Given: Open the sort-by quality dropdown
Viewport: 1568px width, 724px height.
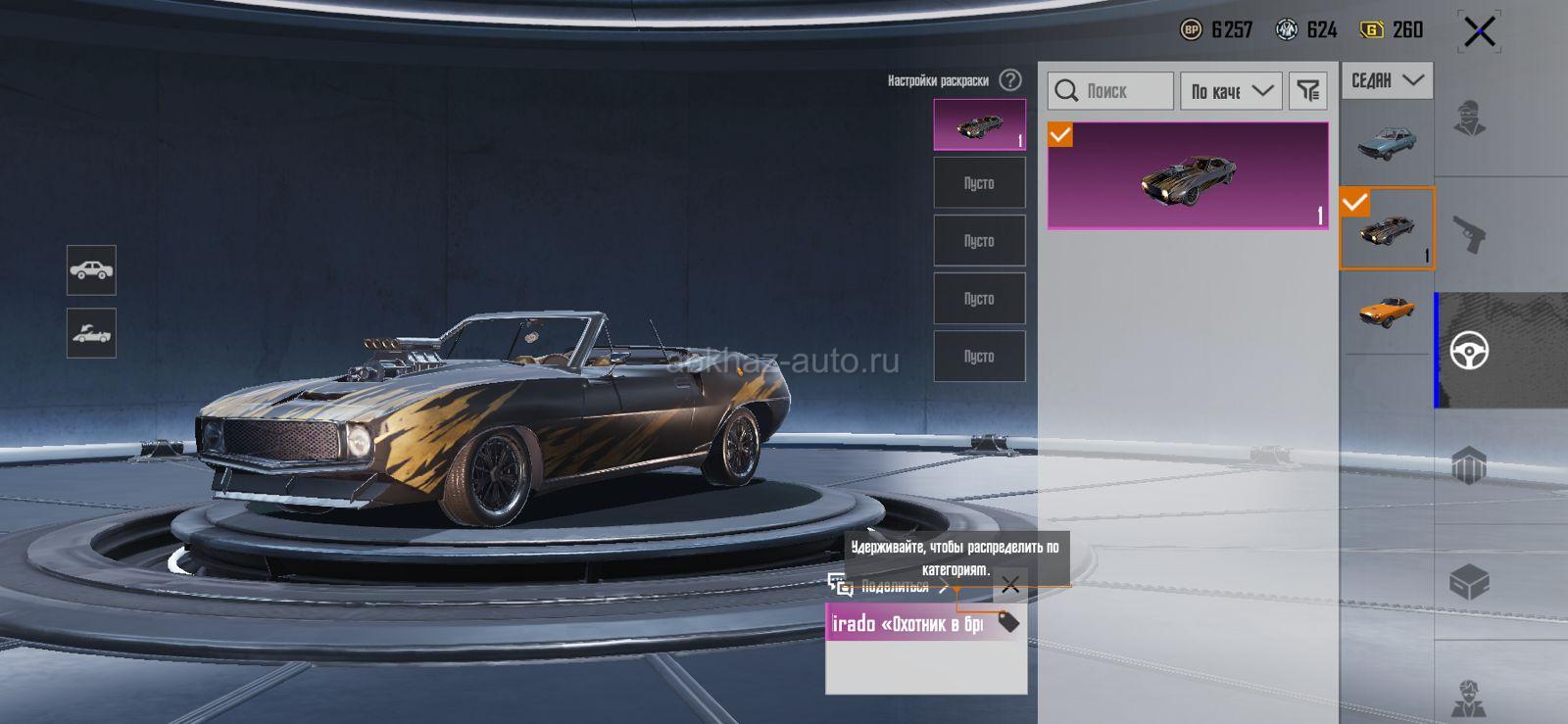Looking at the screenshot, I should (x=1231, y=91).
